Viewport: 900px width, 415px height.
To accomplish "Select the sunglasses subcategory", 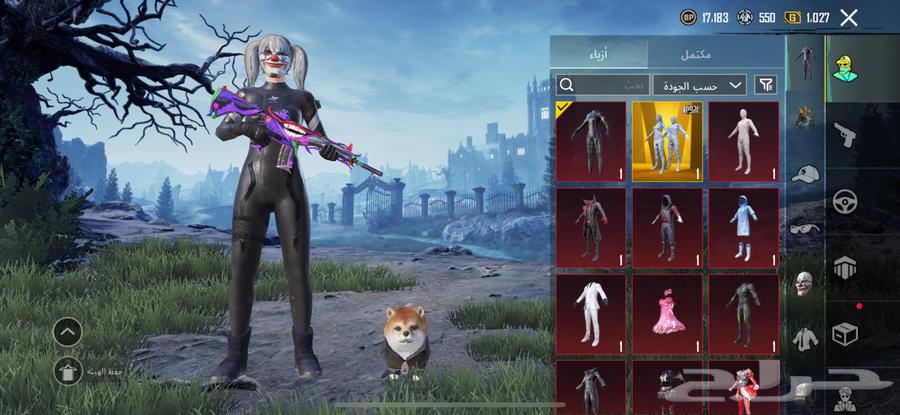I will [805, 228].
